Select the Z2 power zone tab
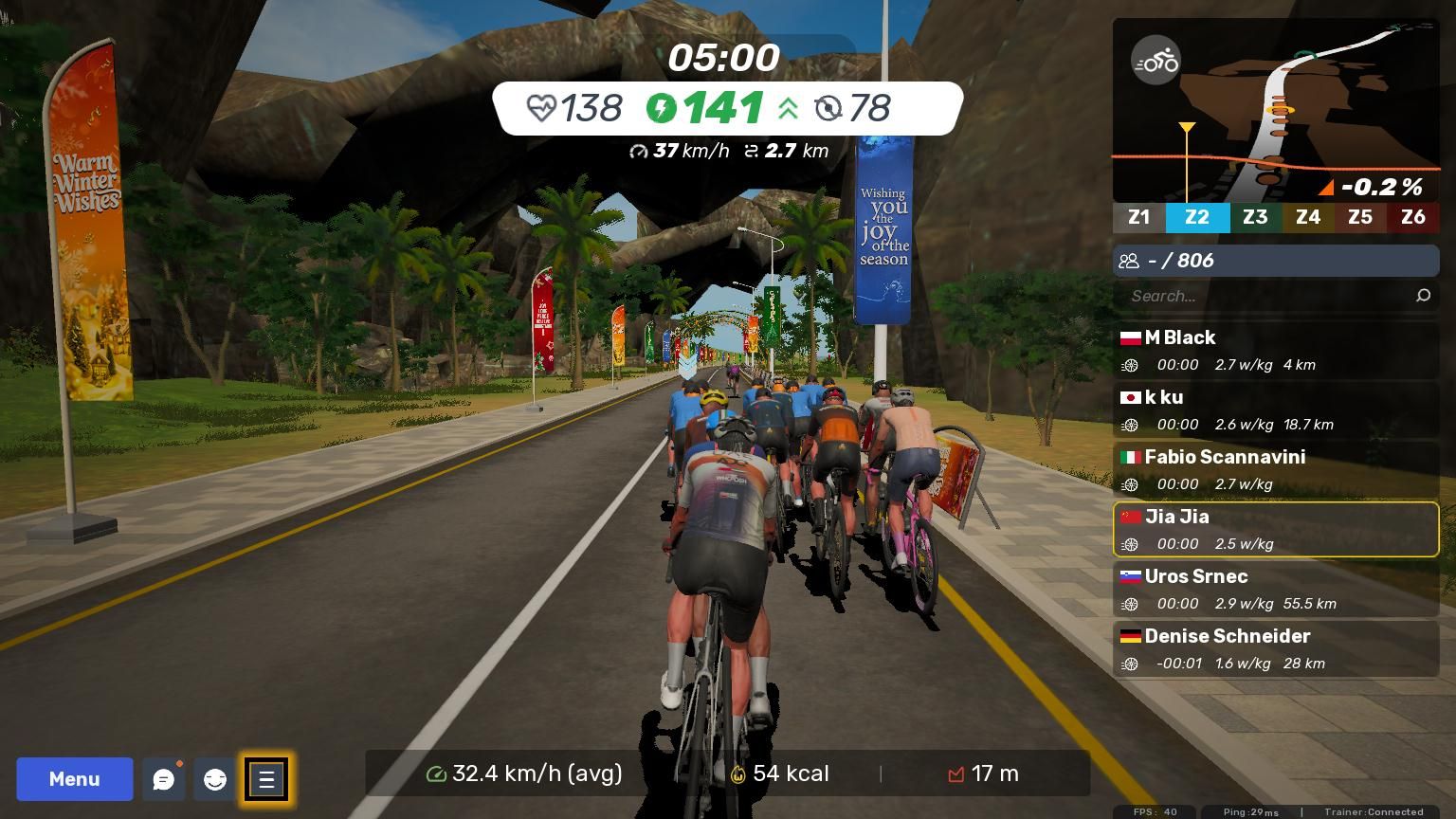This screenshot has width=1456, height=819. pos(1197,217)
